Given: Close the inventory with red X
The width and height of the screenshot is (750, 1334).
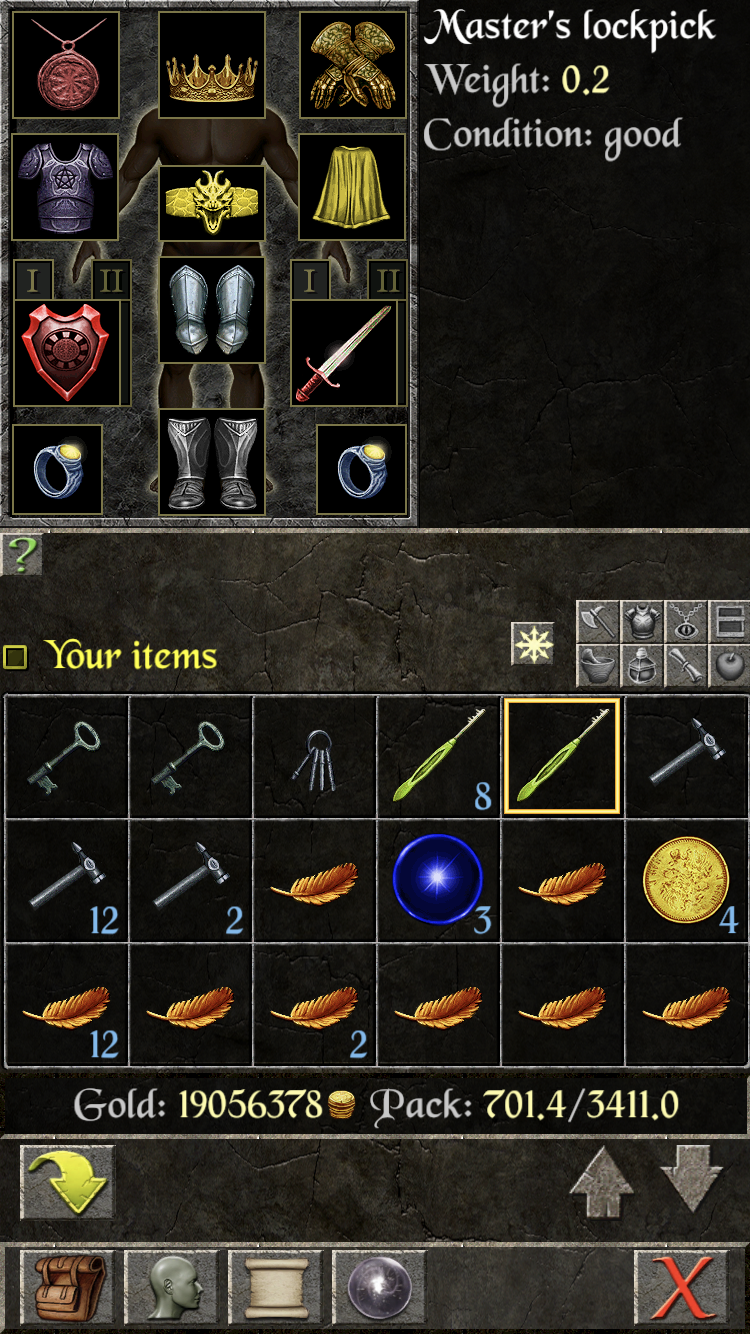Looking at the screenshot, I should coord(682,1286).
